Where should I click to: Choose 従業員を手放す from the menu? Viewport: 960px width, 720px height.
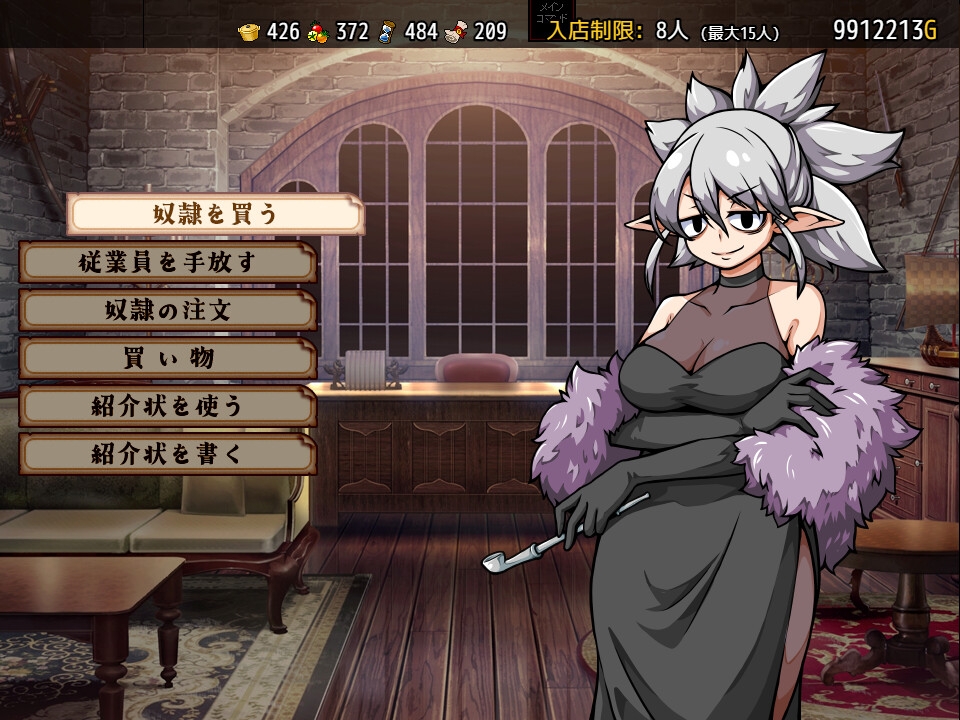[168, 262]
